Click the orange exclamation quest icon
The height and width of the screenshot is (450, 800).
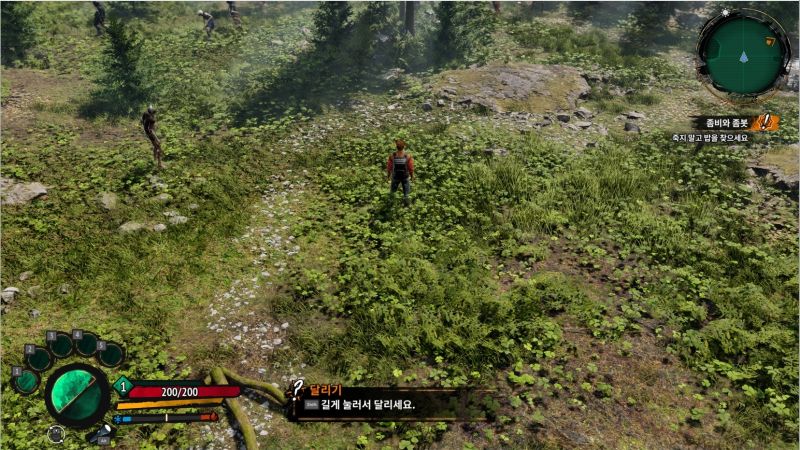pyautogui.click(x=767, y=123)
